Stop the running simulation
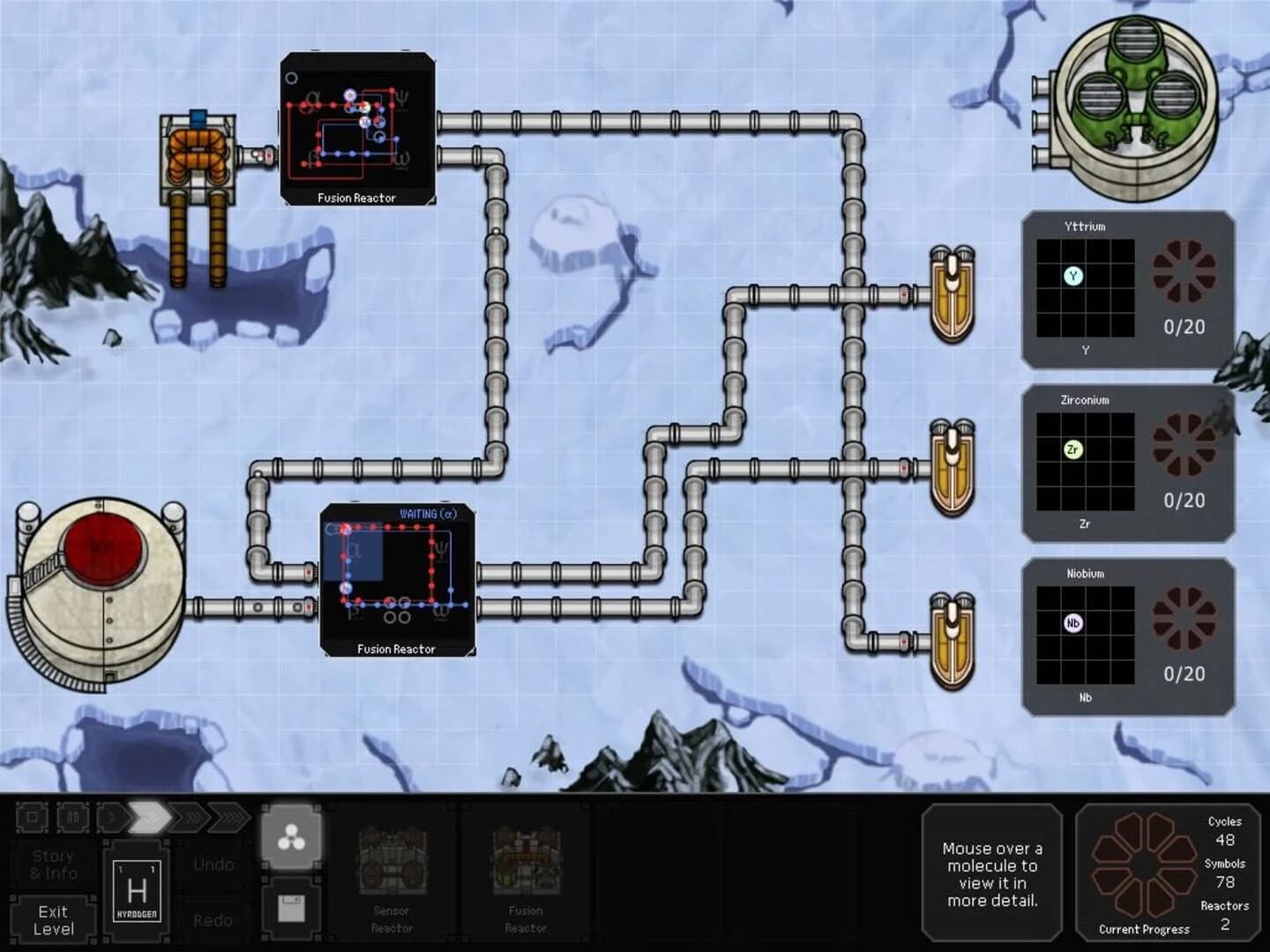Viewport: 1270px width, 952px height. pyautogui.click(x=32, y=818)
